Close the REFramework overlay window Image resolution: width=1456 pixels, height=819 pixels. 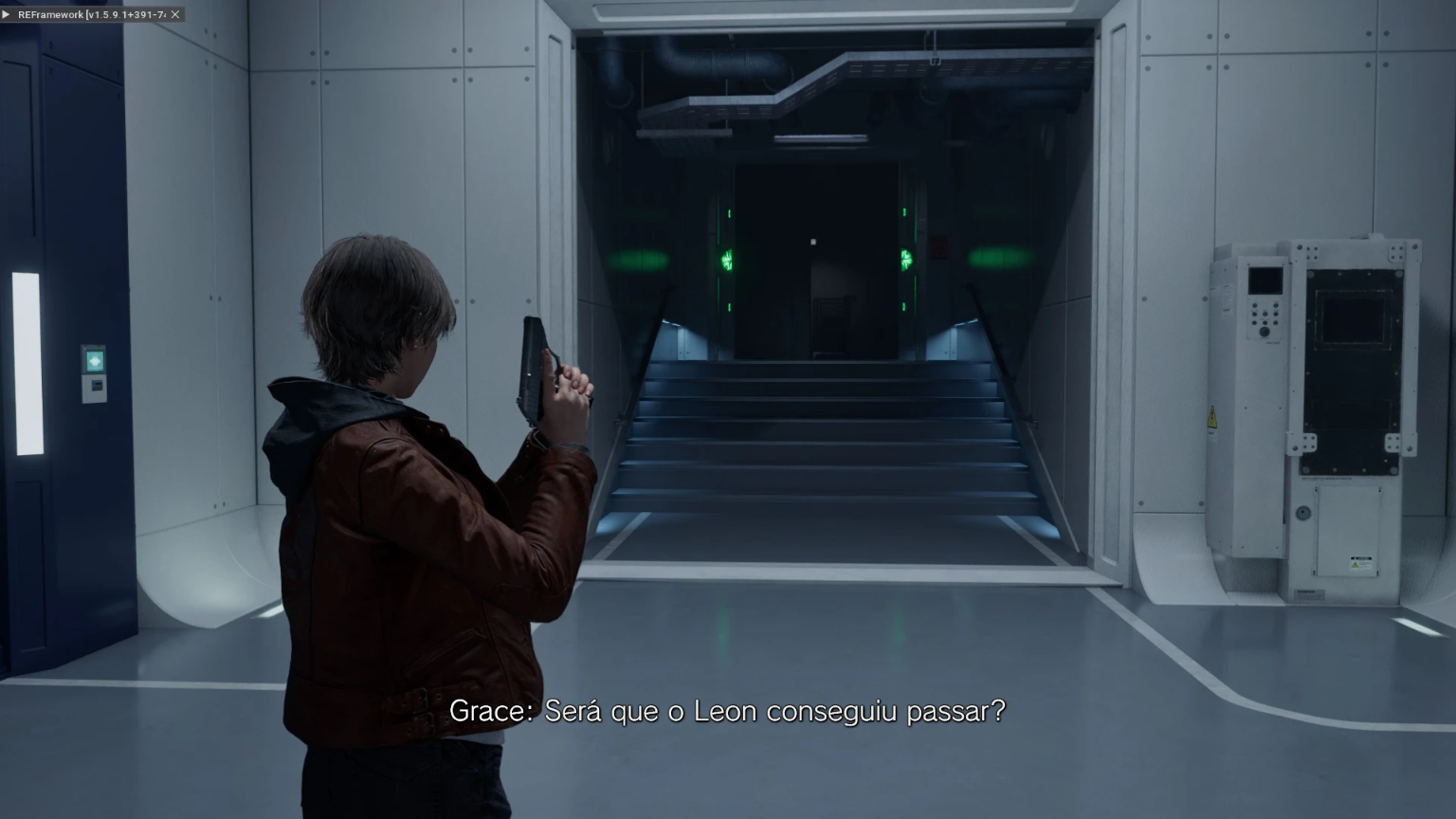click(x=175, y=14)
